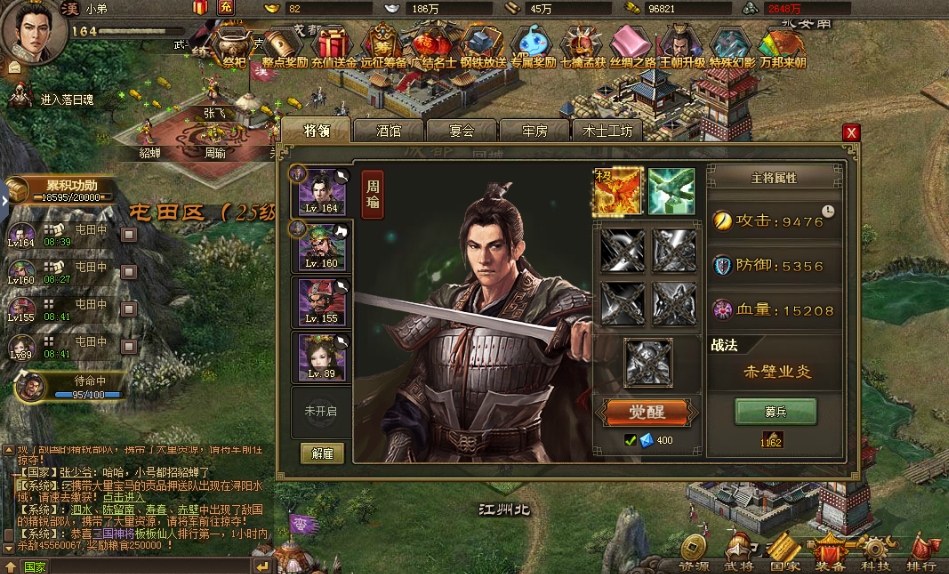Select the phoenix skill icon
The image size is (949, 574).
pos(617,190)
